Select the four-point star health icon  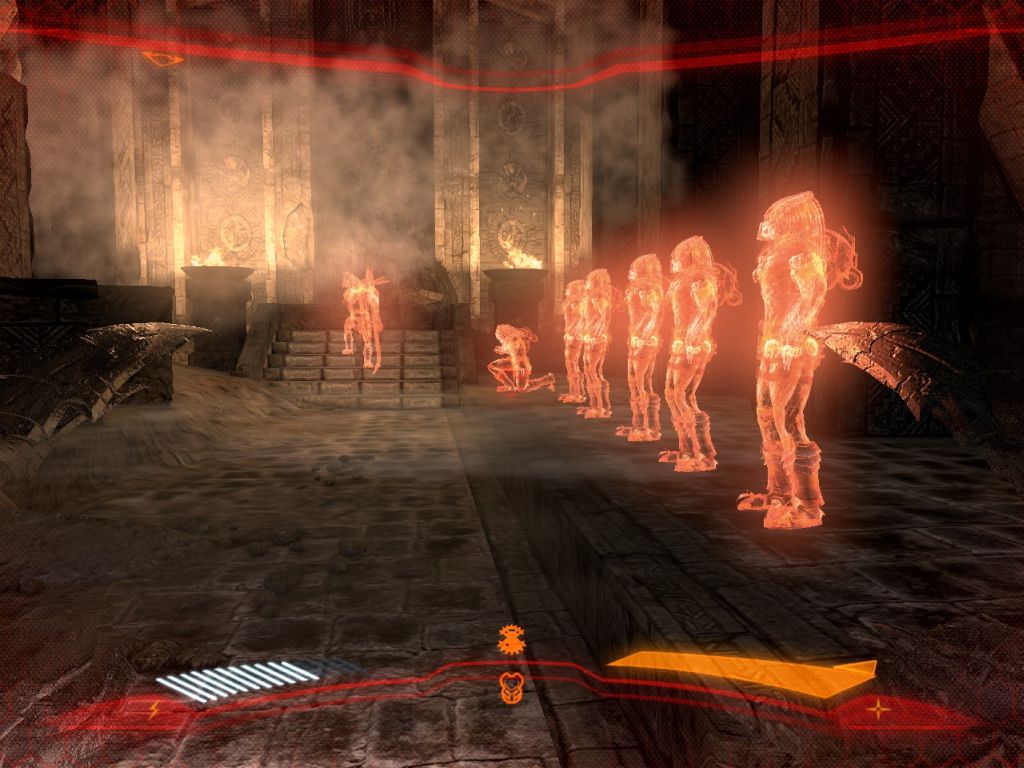point(878,710)
